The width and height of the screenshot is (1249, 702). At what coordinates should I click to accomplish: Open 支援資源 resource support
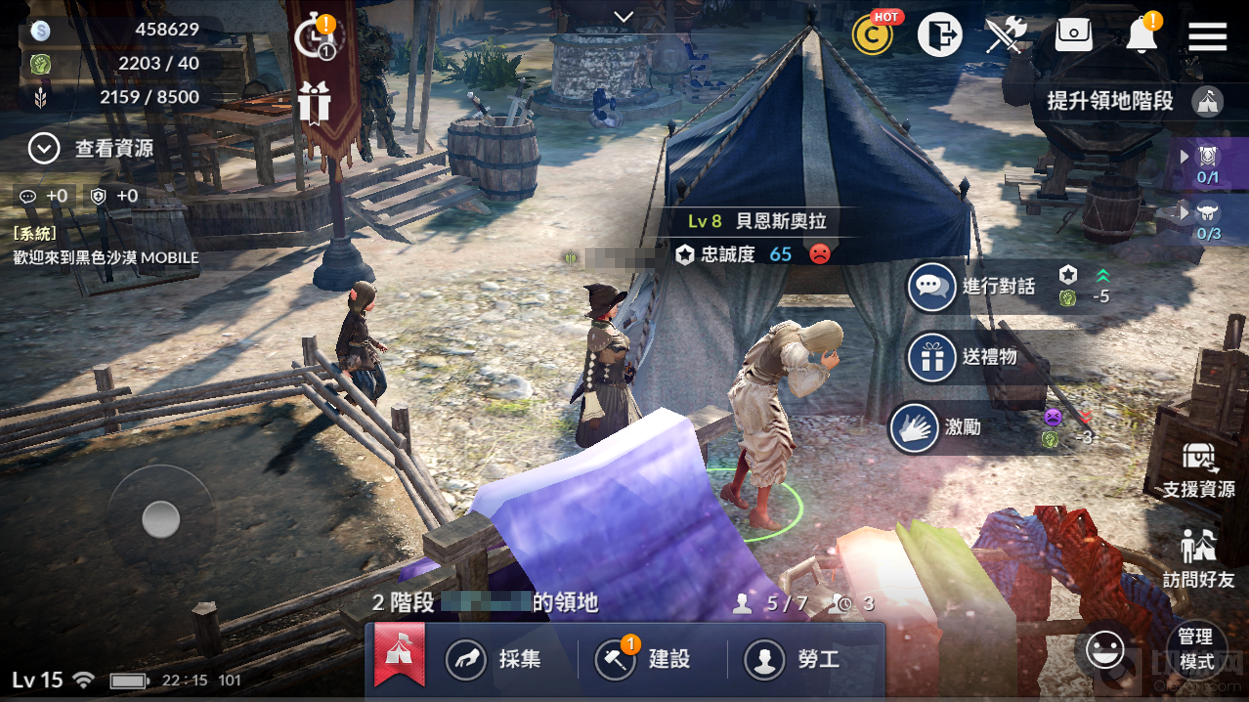(x=1198, y=471)
